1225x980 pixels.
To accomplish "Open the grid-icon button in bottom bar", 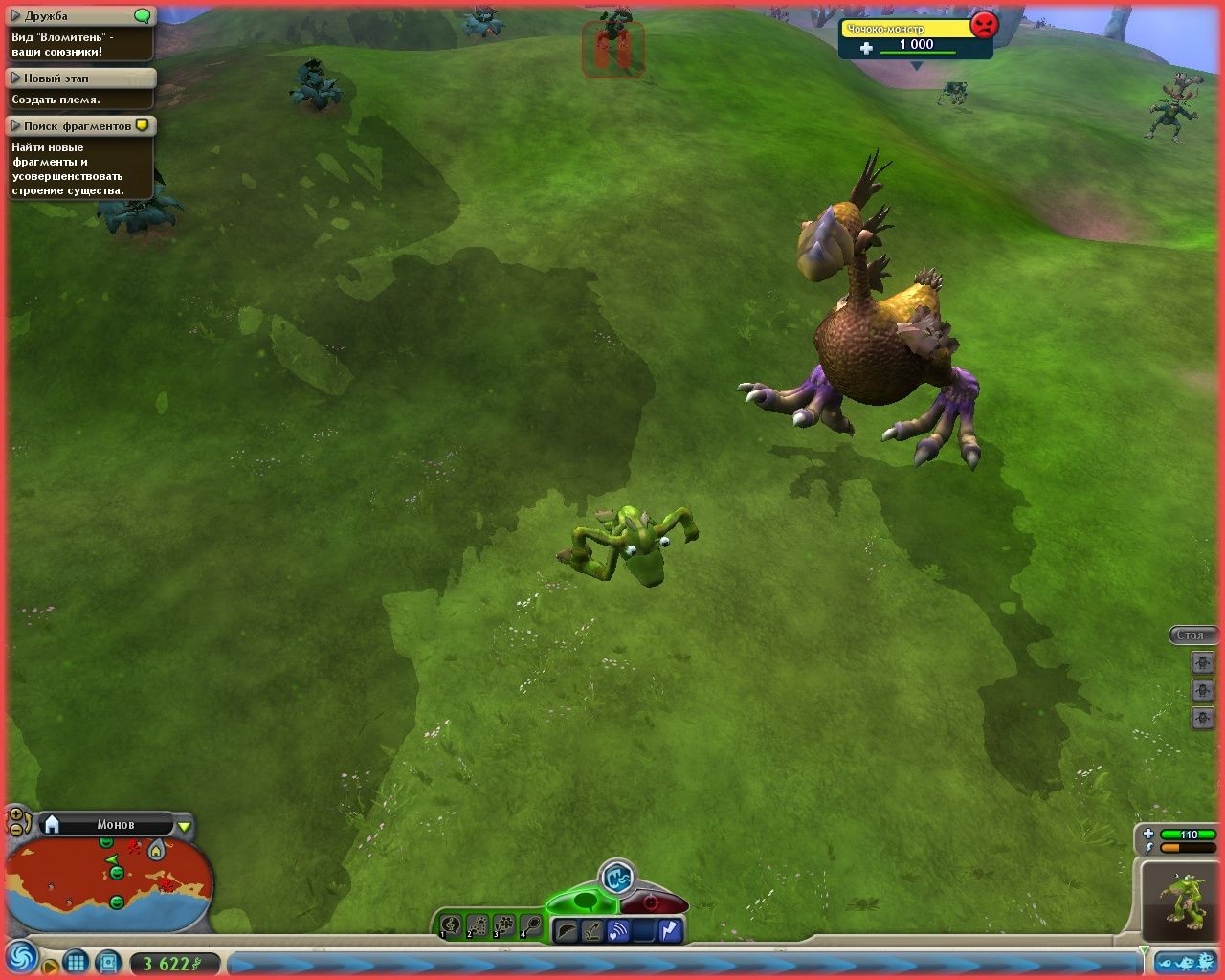I will (x=77, y=962).
